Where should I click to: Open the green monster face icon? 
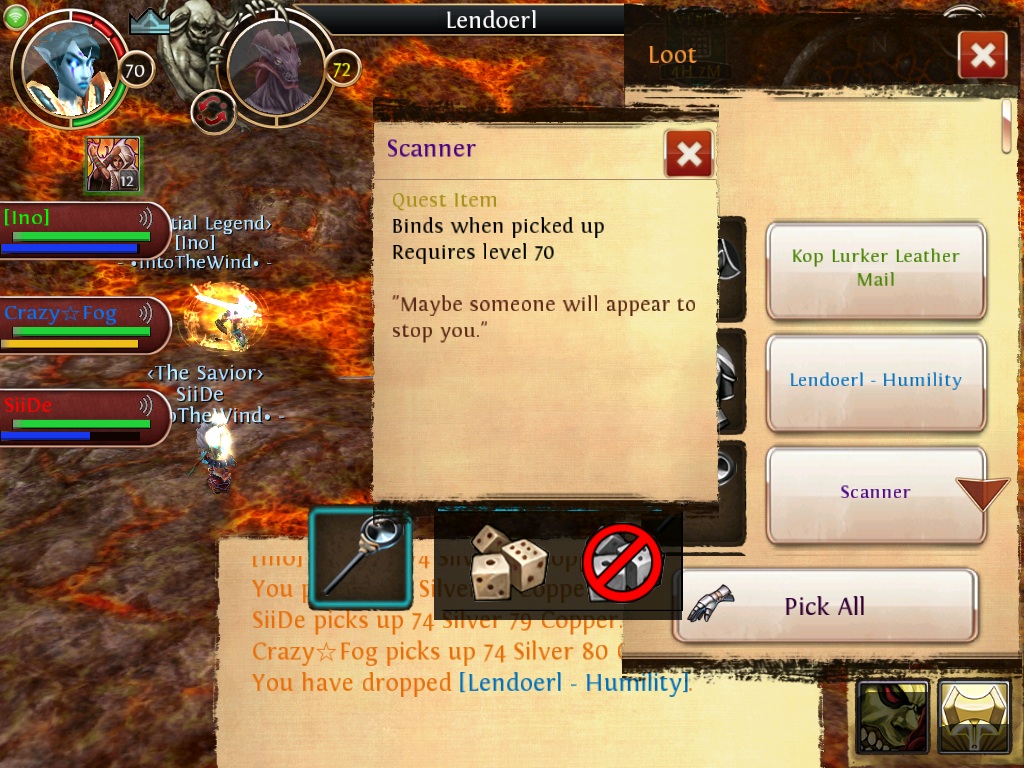(892, 717)
